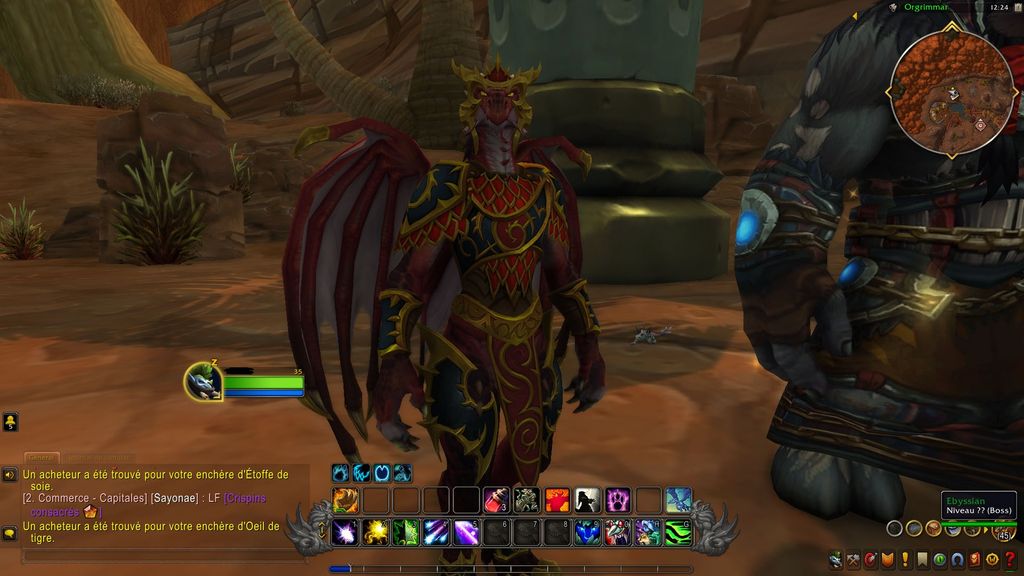This screenshot has height=576, width=1024.
Task: Click Sayonae's name in chat
Action: tap(175, 498)
